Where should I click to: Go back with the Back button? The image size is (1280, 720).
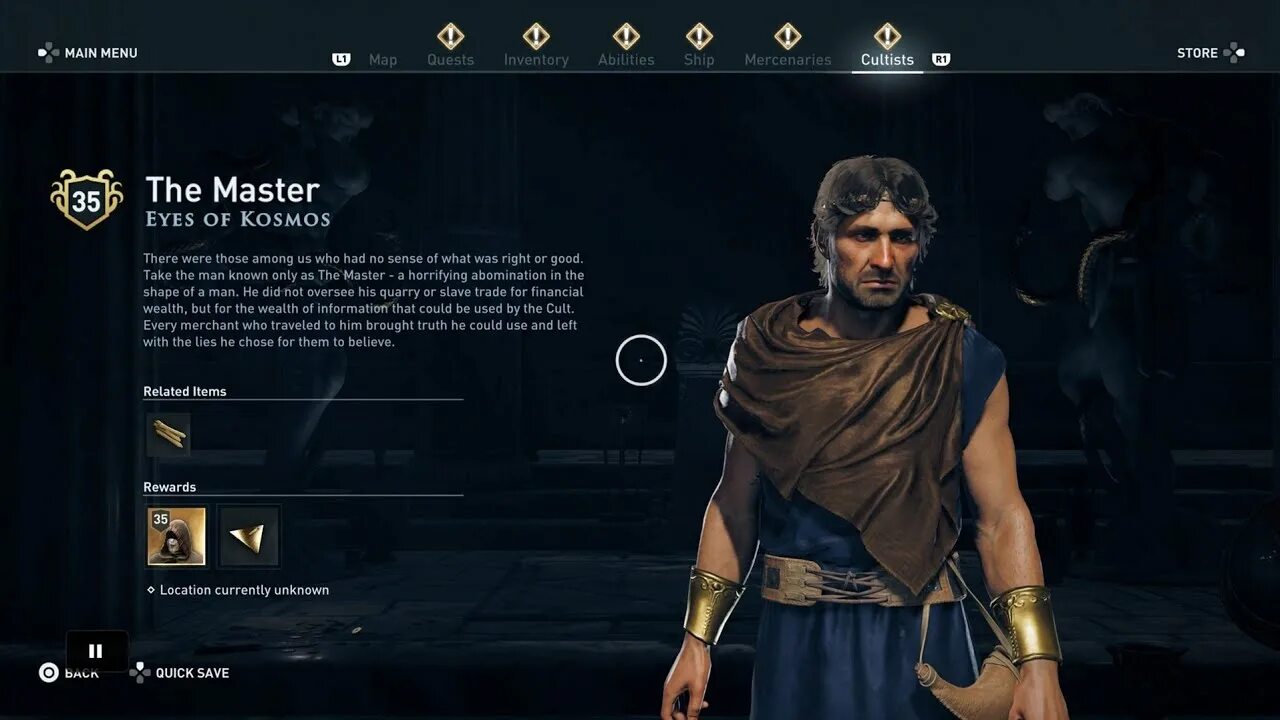tap(69, 673)
